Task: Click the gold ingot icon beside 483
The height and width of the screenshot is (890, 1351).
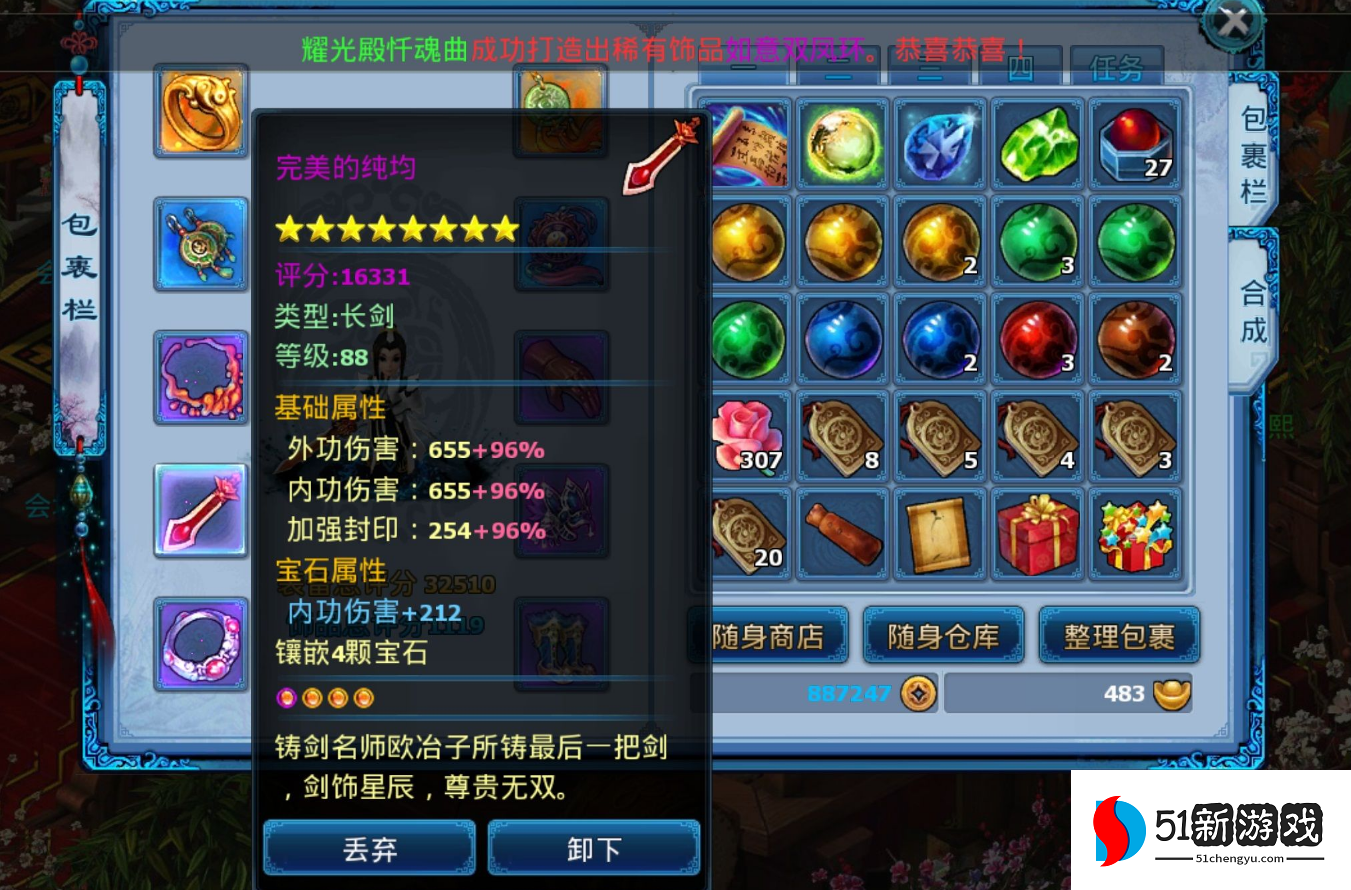Action: tap(1168, 691)
